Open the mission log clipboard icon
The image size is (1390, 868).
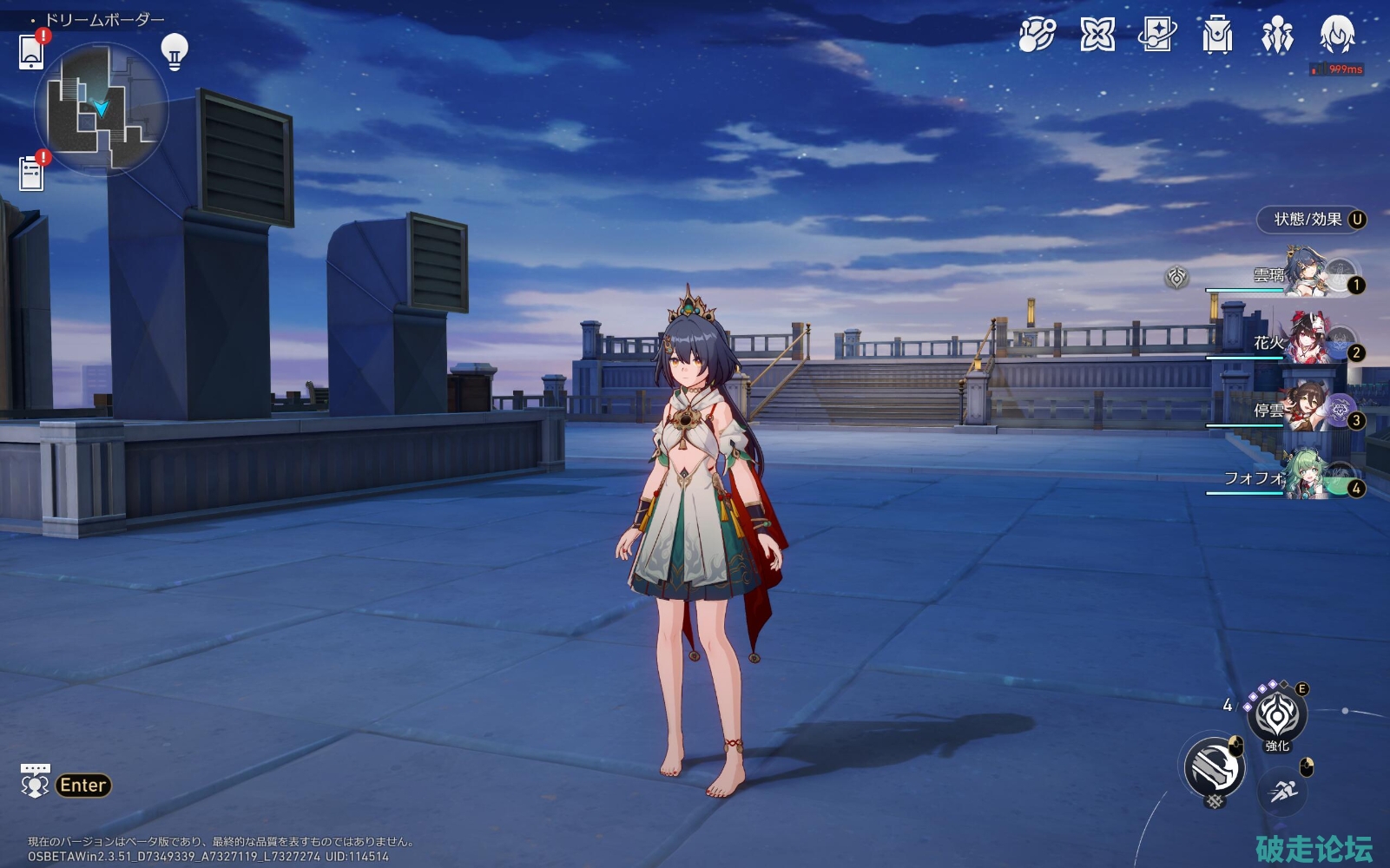[31, 173]
